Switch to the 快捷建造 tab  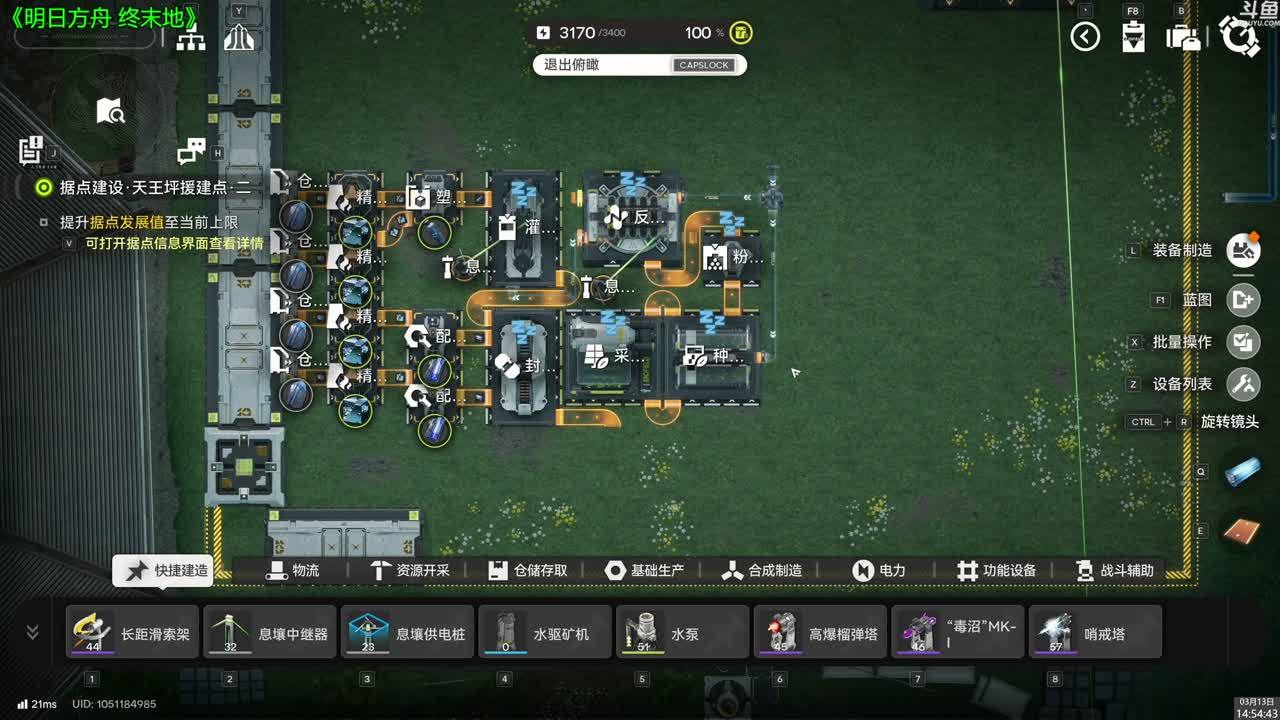pos(163,570)
